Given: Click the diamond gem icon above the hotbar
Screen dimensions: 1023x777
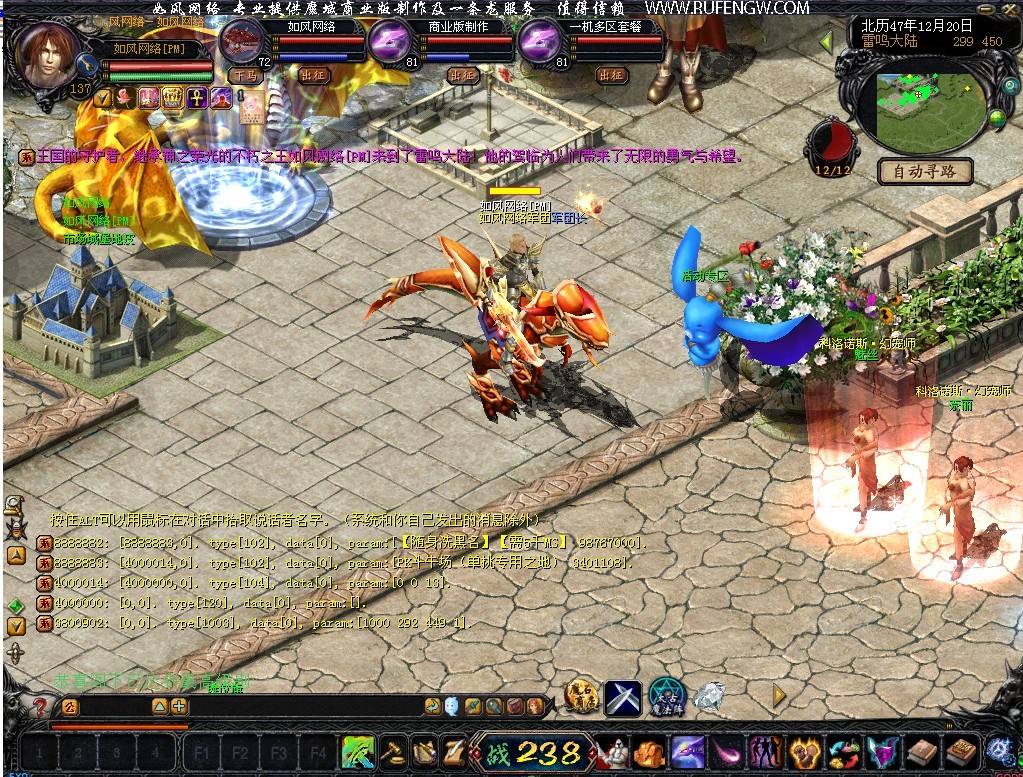Looking at the screenshot, I should click(709, 695).
